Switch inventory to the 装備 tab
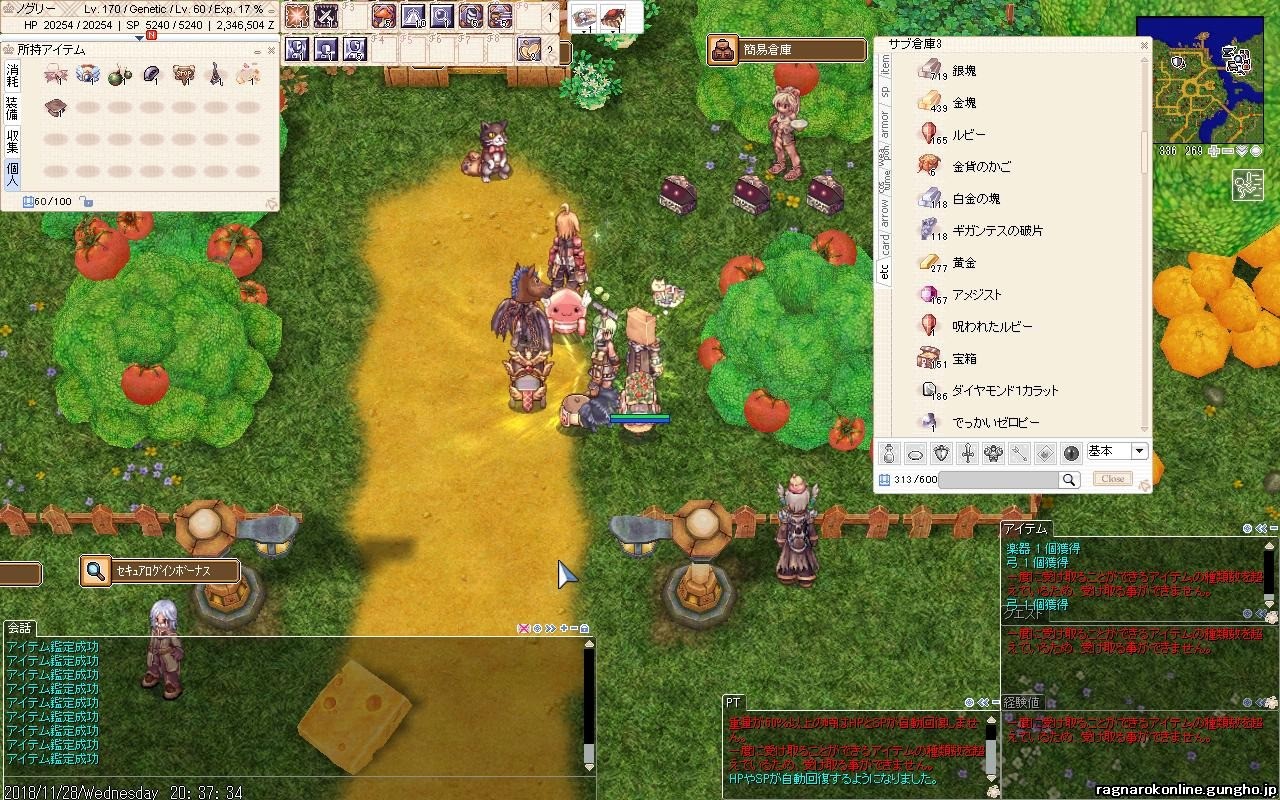The image size is (1280, 800). pos(12,107)
